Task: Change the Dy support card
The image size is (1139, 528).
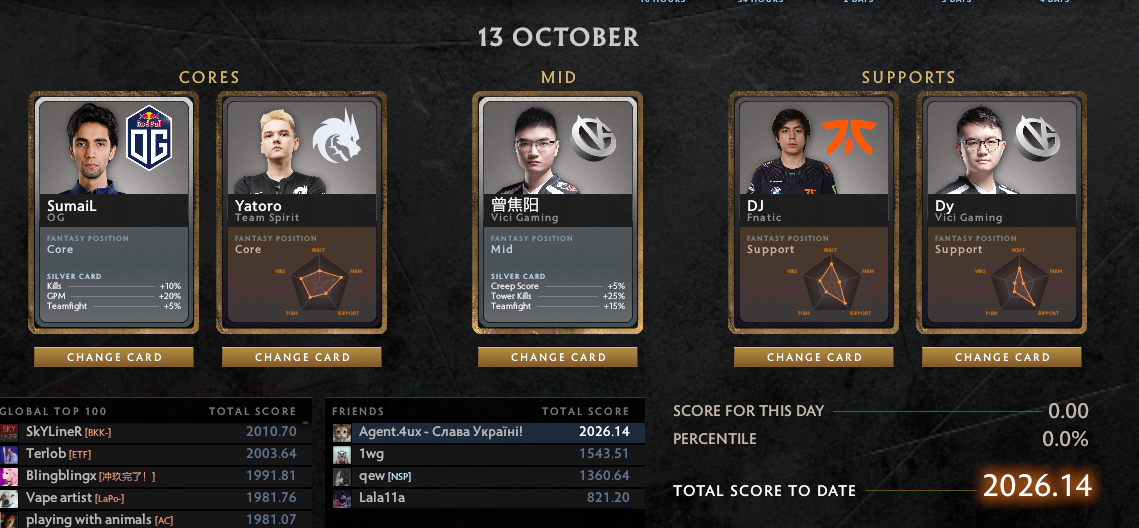Action: 1002,357
